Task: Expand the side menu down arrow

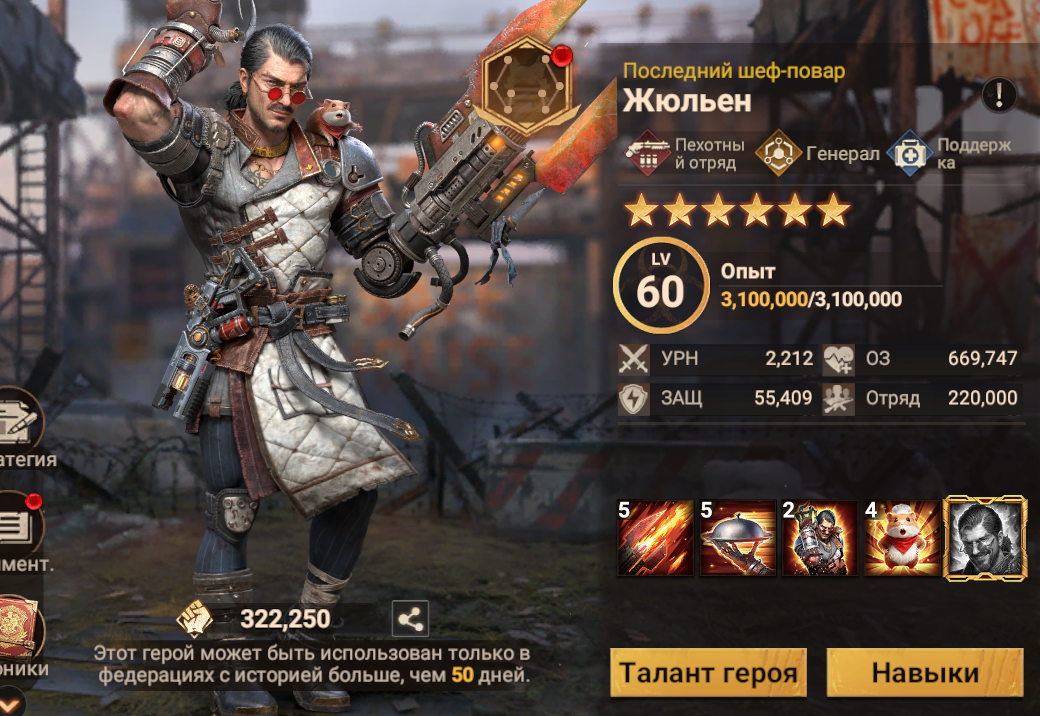Action: tap(10, 700)
